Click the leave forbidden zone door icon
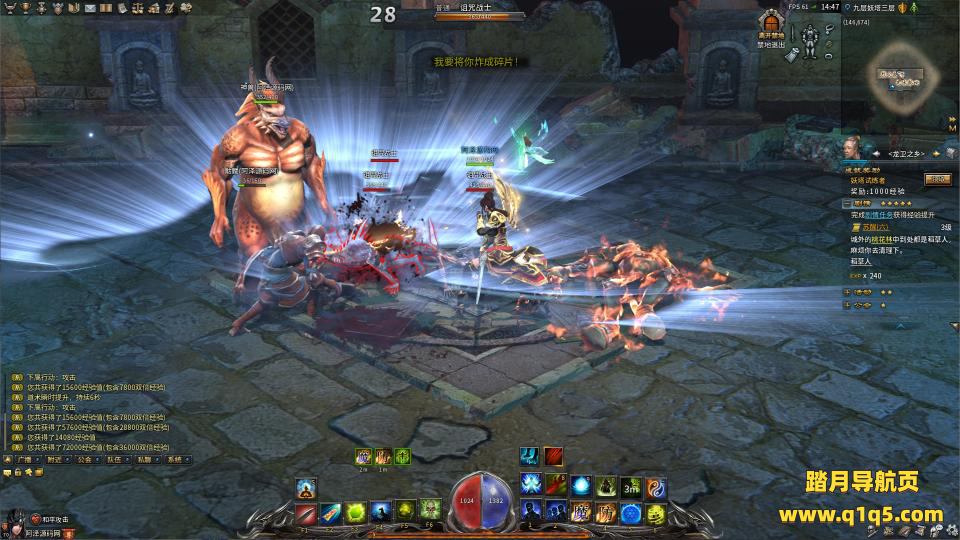Viewport: 960px width, 540px height. [770, 23]
